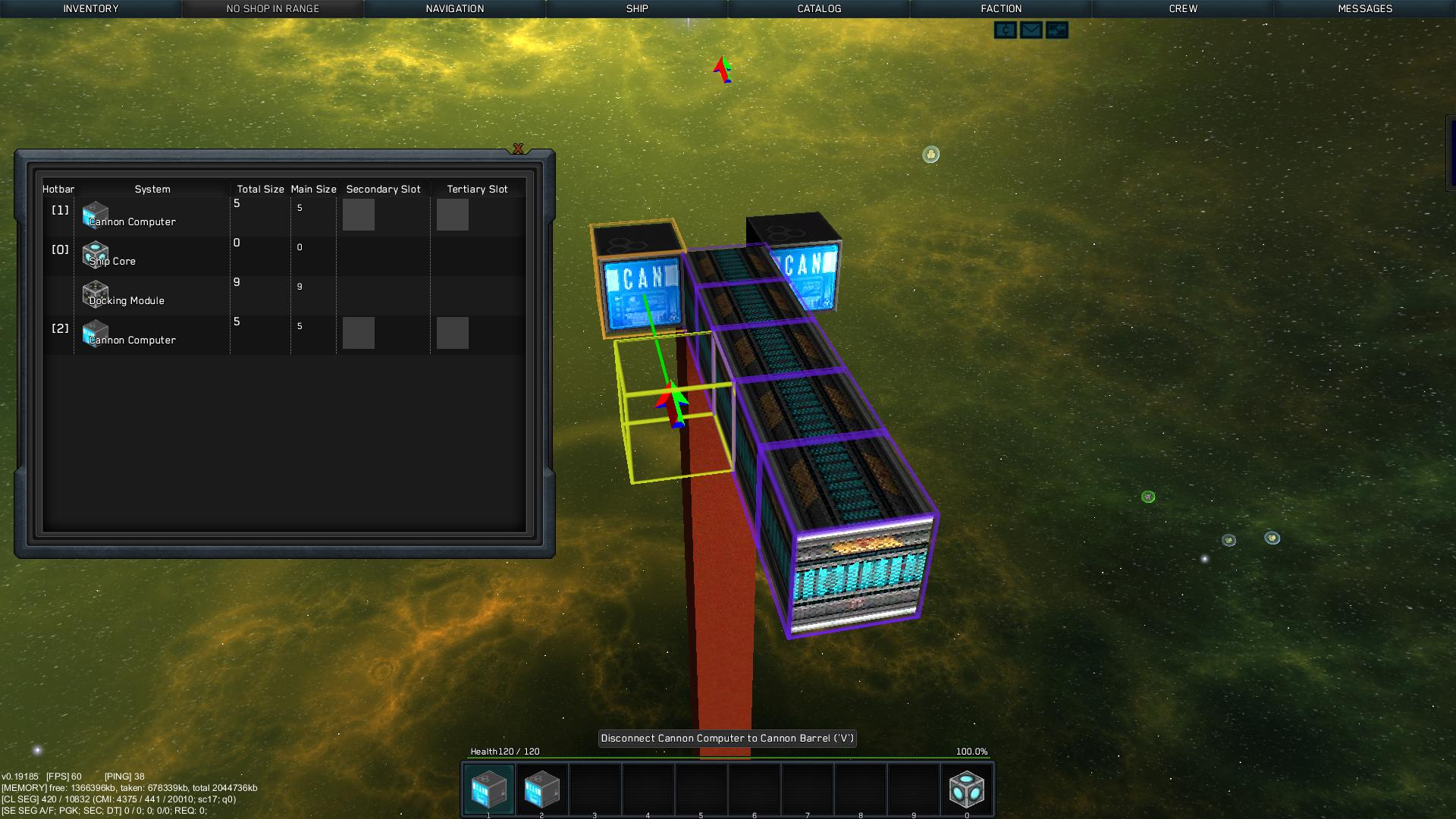
Task: Open the Navigation menu
Action: [454, 8]
